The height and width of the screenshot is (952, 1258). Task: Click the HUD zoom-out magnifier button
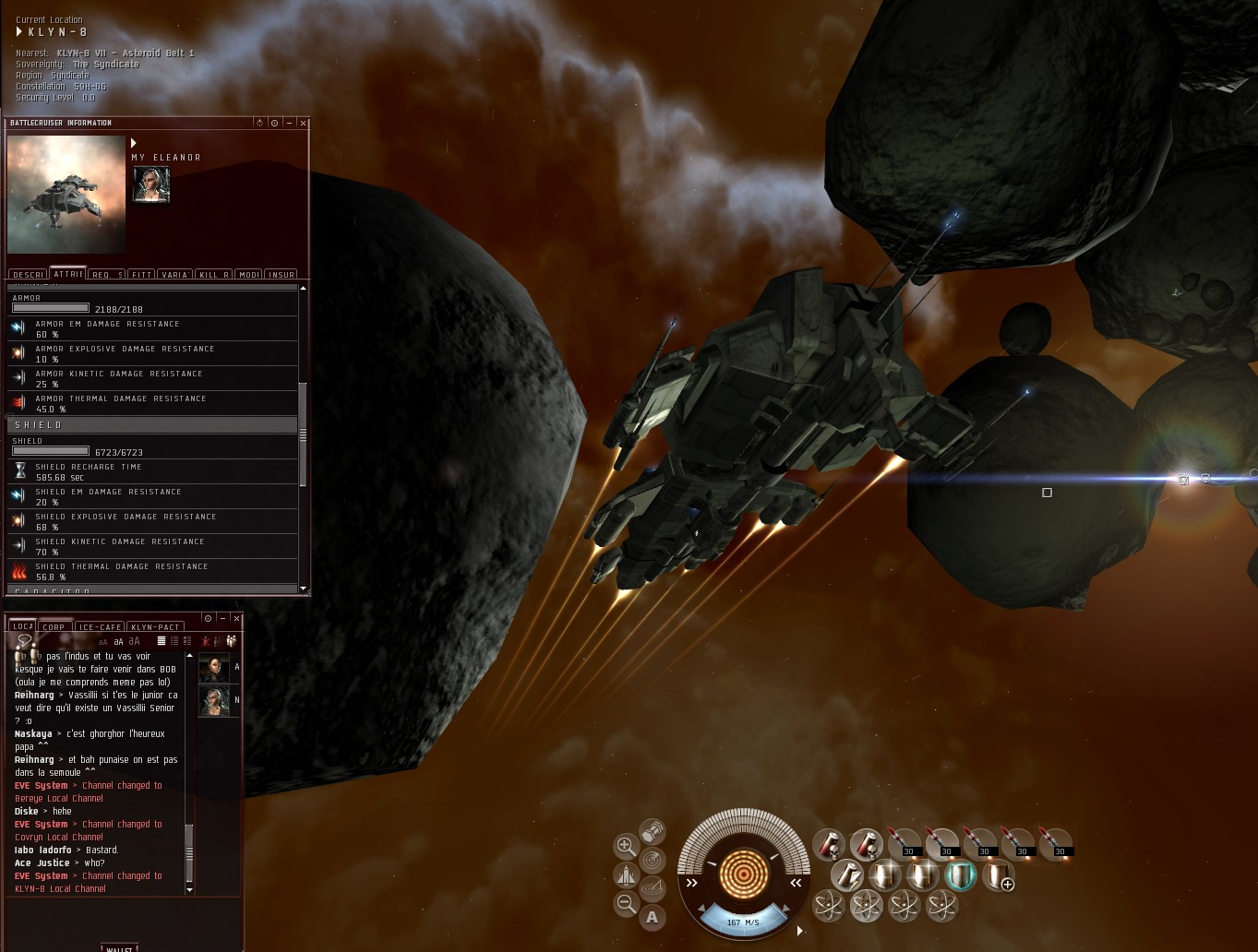click(626, 904)
